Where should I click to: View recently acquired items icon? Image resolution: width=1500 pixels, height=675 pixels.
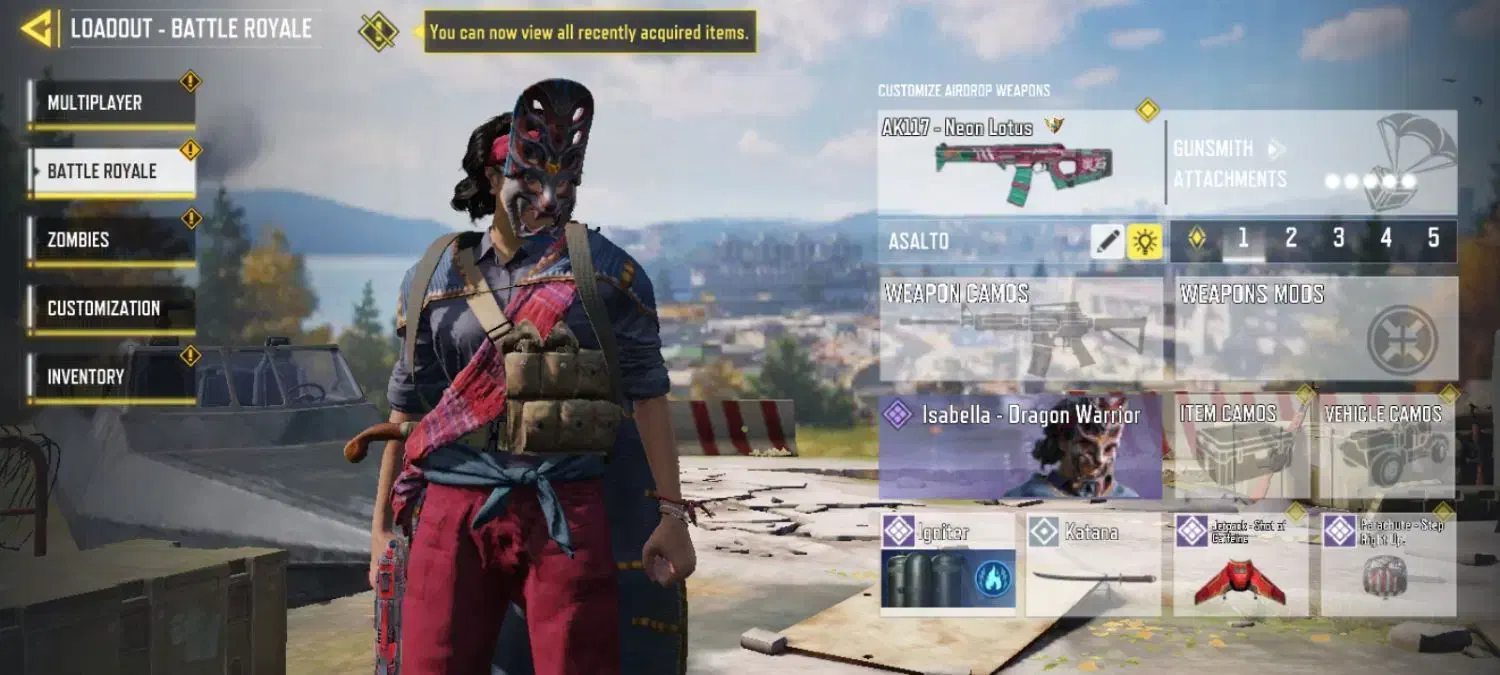point(378,31)
